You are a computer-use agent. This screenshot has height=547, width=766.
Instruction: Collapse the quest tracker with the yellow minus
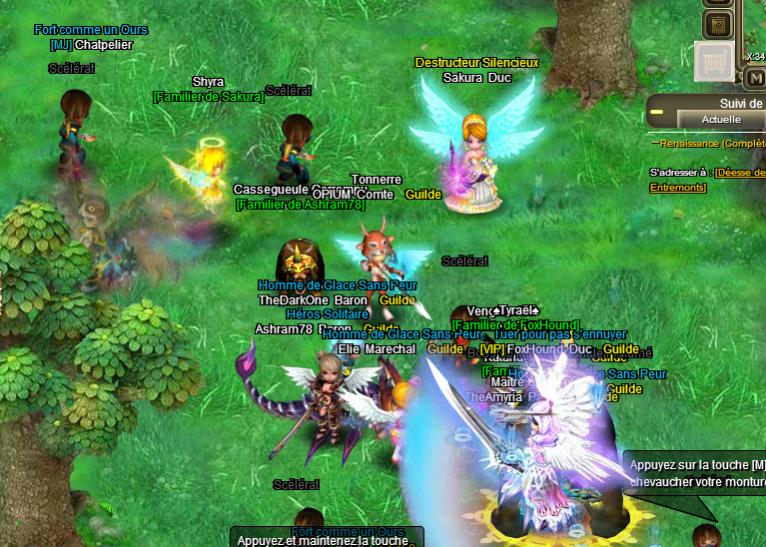click(656, 112)
